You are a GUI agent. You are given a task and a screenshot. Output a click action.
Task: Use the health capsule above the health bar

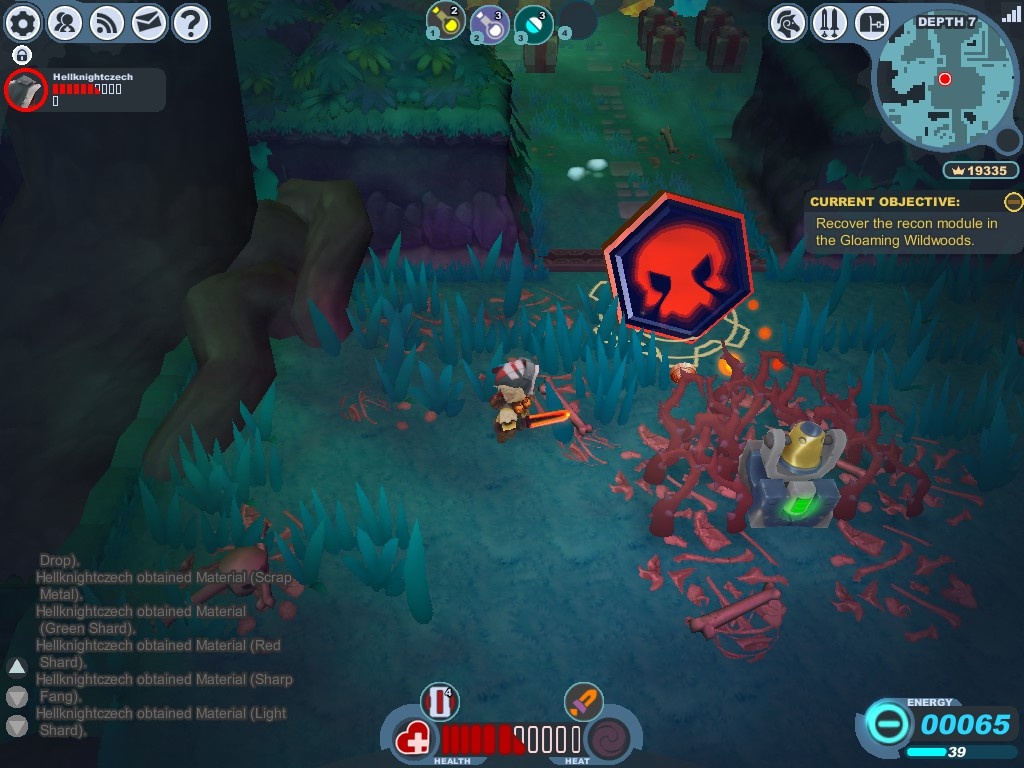(439, 701)
